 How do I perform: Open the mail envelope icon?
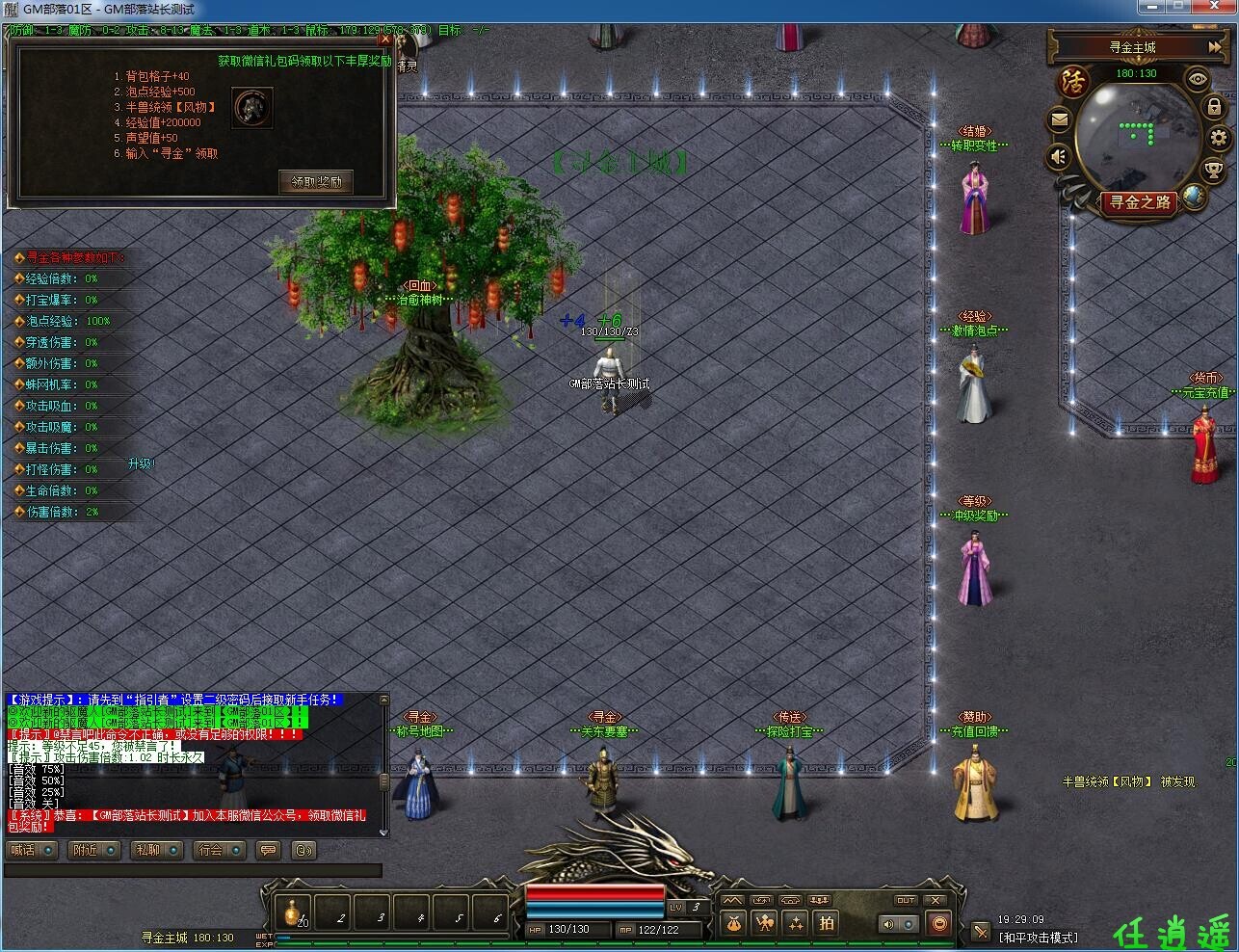coord(1060,119)
